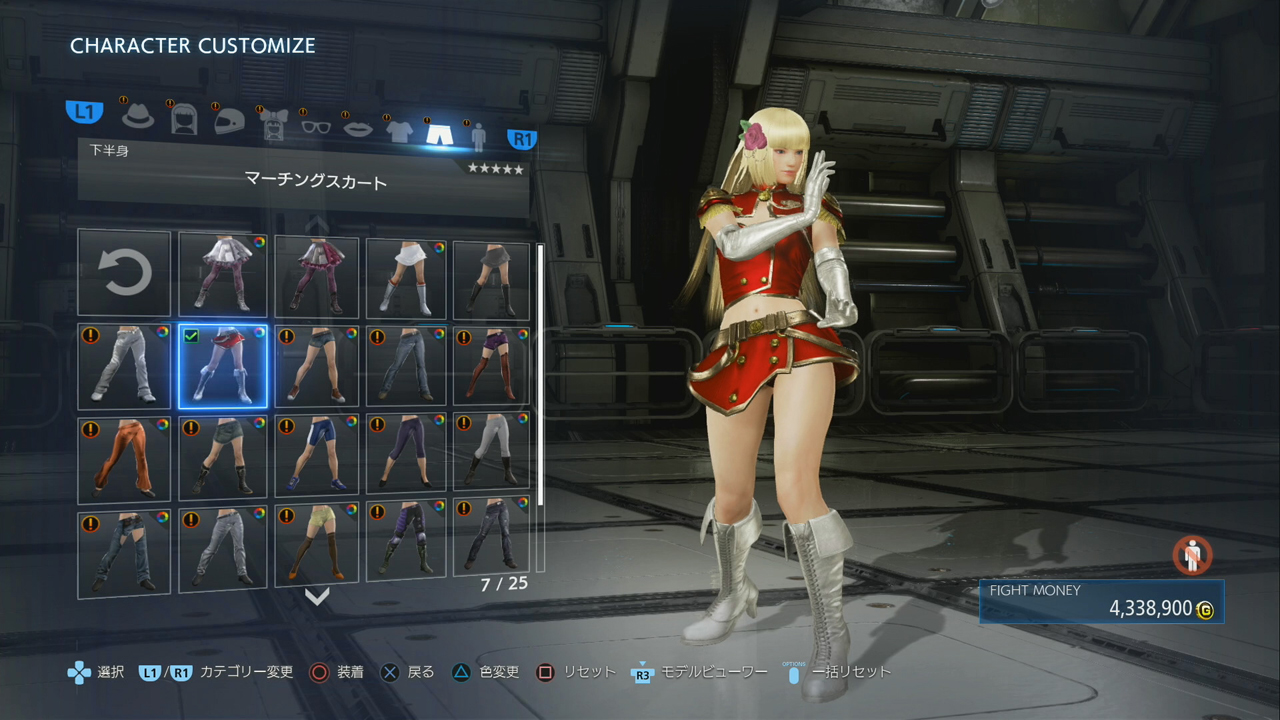
Task: Toggle the character figure icon above Fight Money
Action: tap(1192, 555)
